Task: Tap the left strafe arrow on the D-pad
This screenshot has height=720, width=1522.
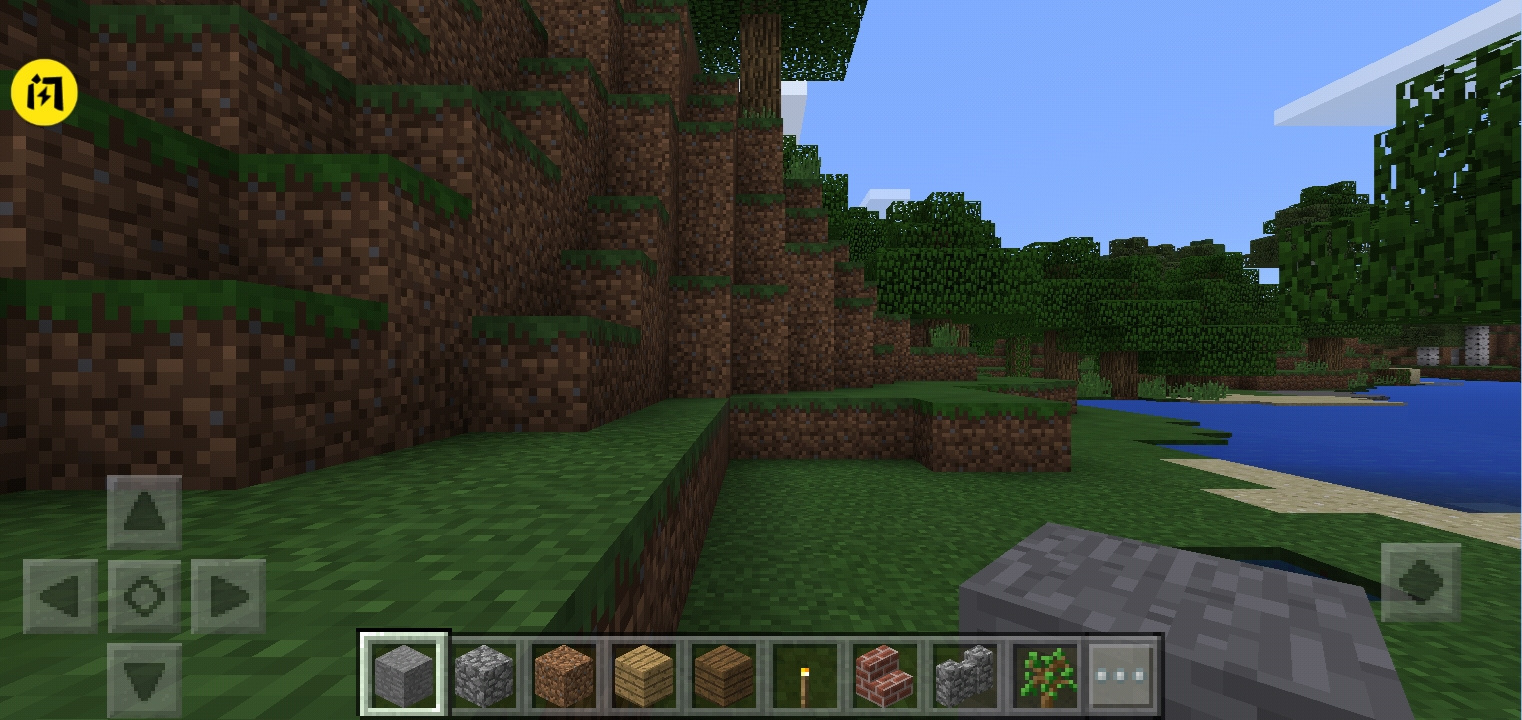Action: (60, 595)
